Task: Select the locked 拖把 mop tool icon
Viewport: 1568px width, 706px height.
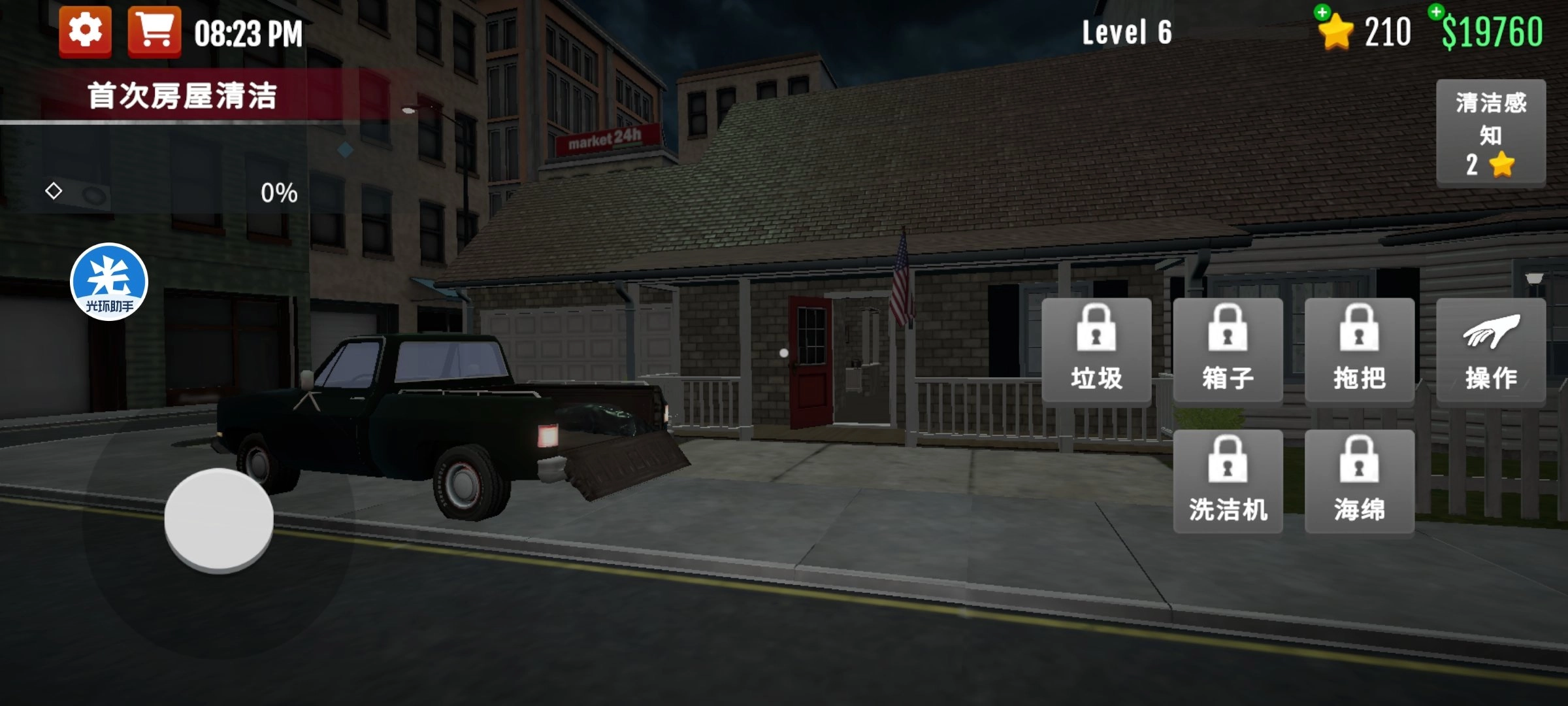Action: (x=1359, y=350)
